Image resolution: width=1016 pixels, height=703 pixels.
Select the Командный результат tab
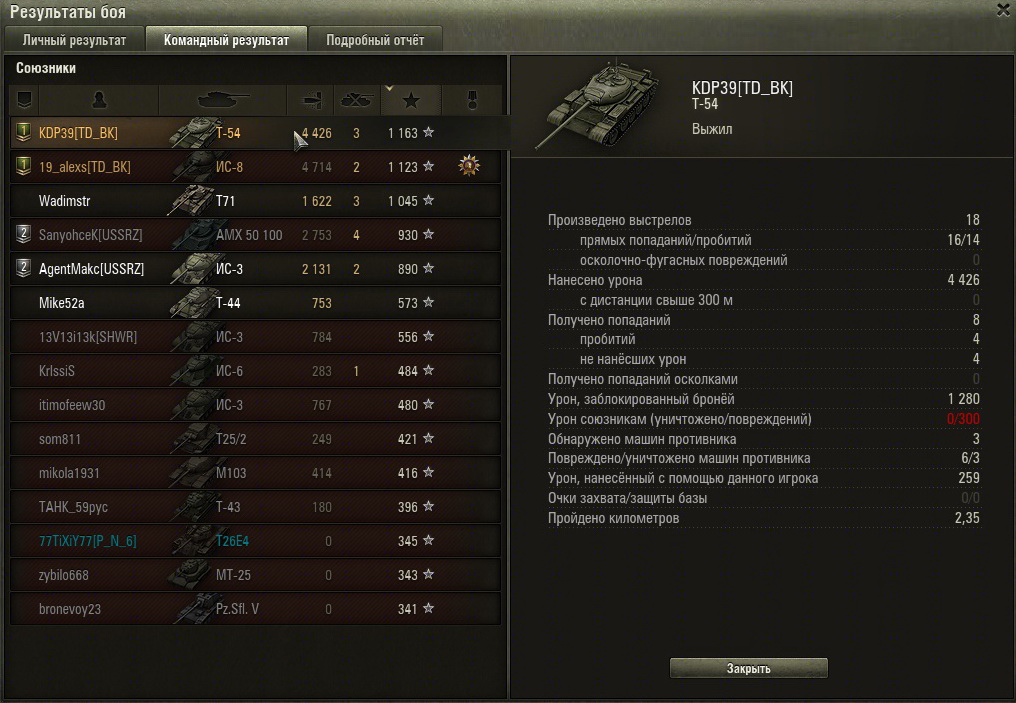(x=226, y=40)
